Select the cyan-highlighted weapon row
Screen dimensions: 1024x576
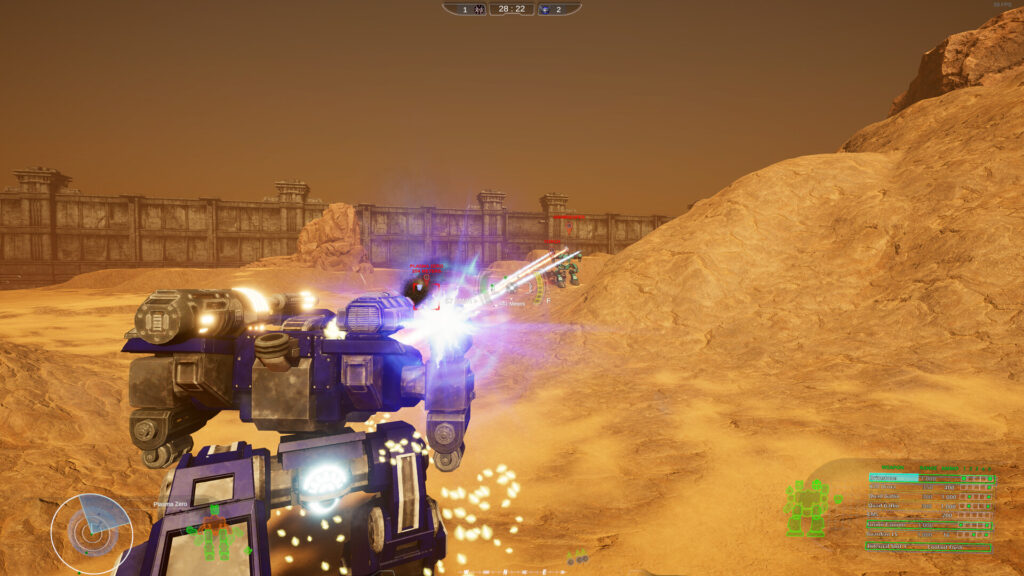(x=900, y=478)
